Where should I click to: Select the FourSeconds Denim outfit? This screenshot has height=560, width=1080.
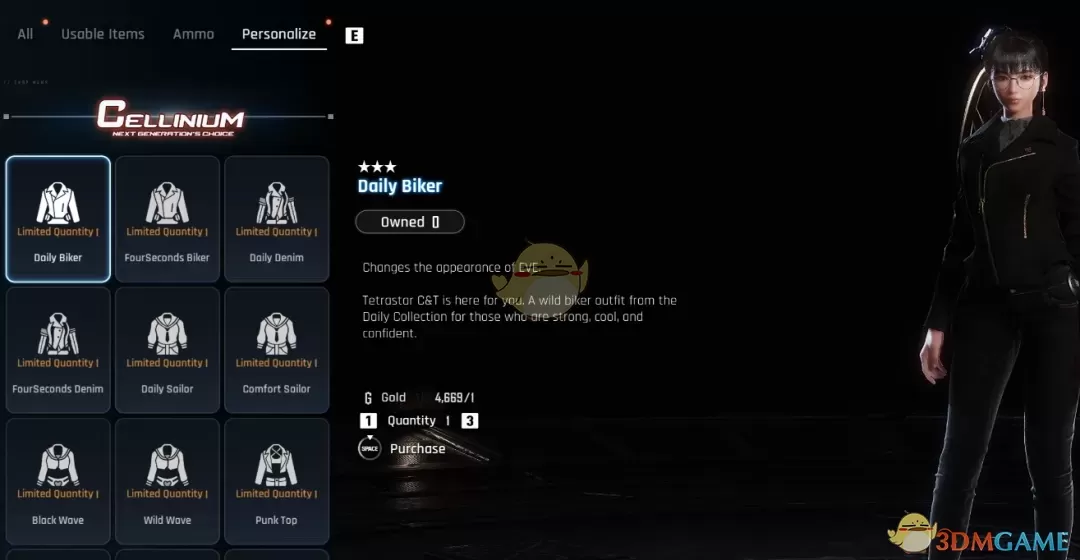pos(58,350)
